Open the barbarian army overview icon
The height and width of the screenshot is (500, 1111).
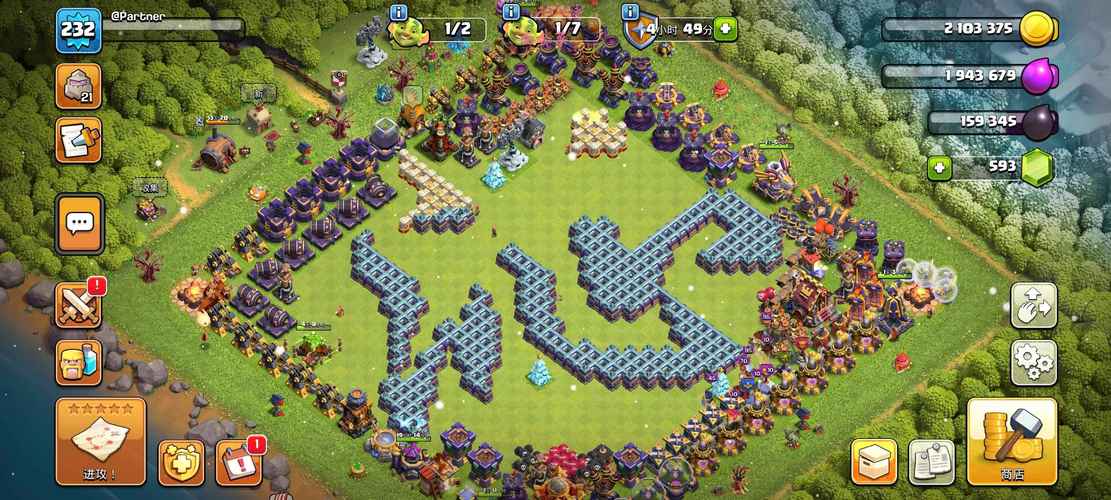pyautogui.click(x=78, y=362)
